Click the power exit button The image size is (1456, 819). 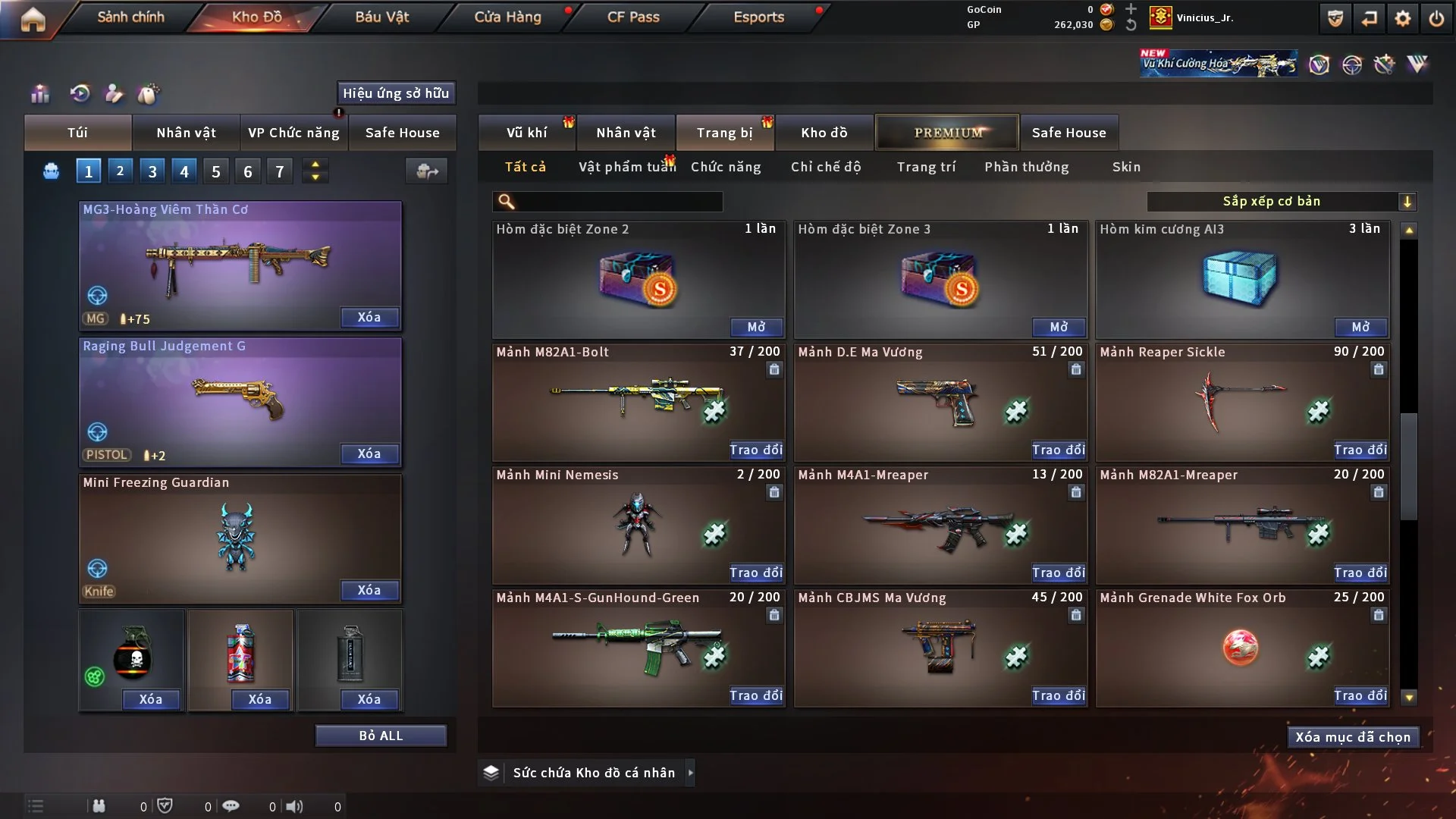[x=1436, y=18]
